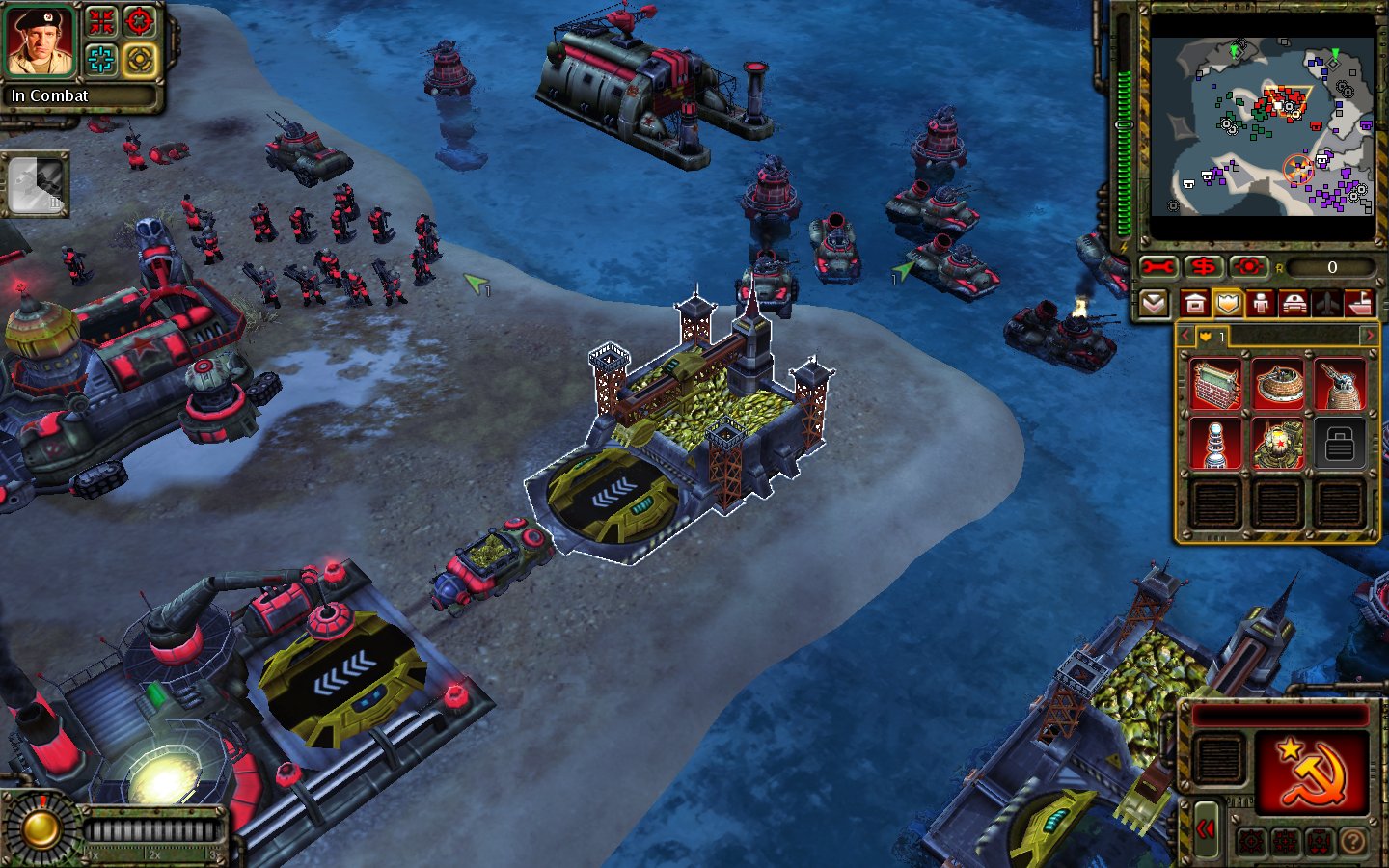Click the red eye-target button
1389x868 pixels.
click(x=1248, y=267)
